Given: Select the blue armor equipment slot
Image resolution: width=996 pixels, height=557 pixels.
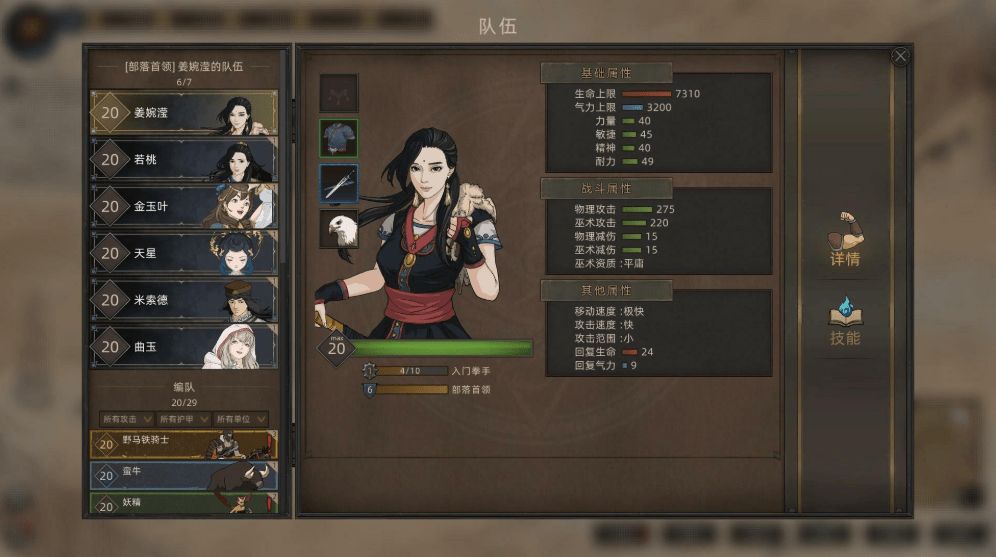Looking at the screenshot, I should pos(339,138).
